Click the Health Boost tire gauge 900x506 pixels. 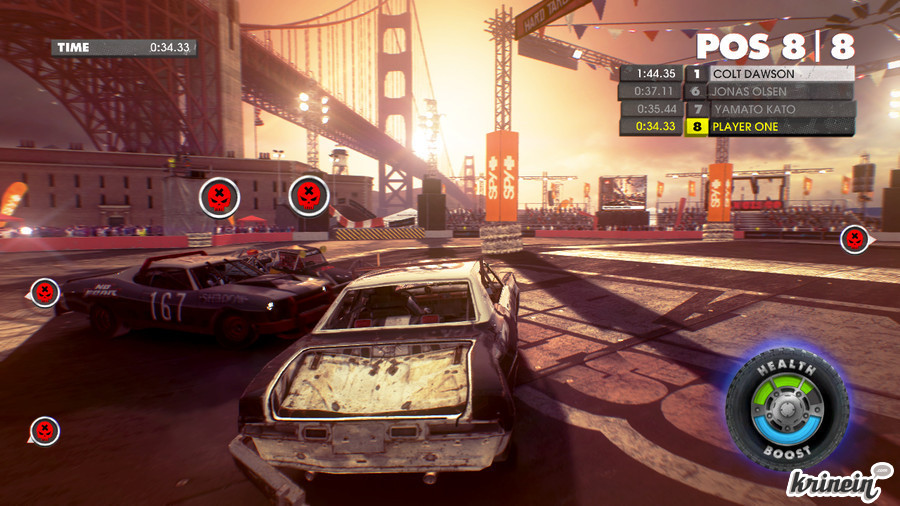tap(787, 410)
